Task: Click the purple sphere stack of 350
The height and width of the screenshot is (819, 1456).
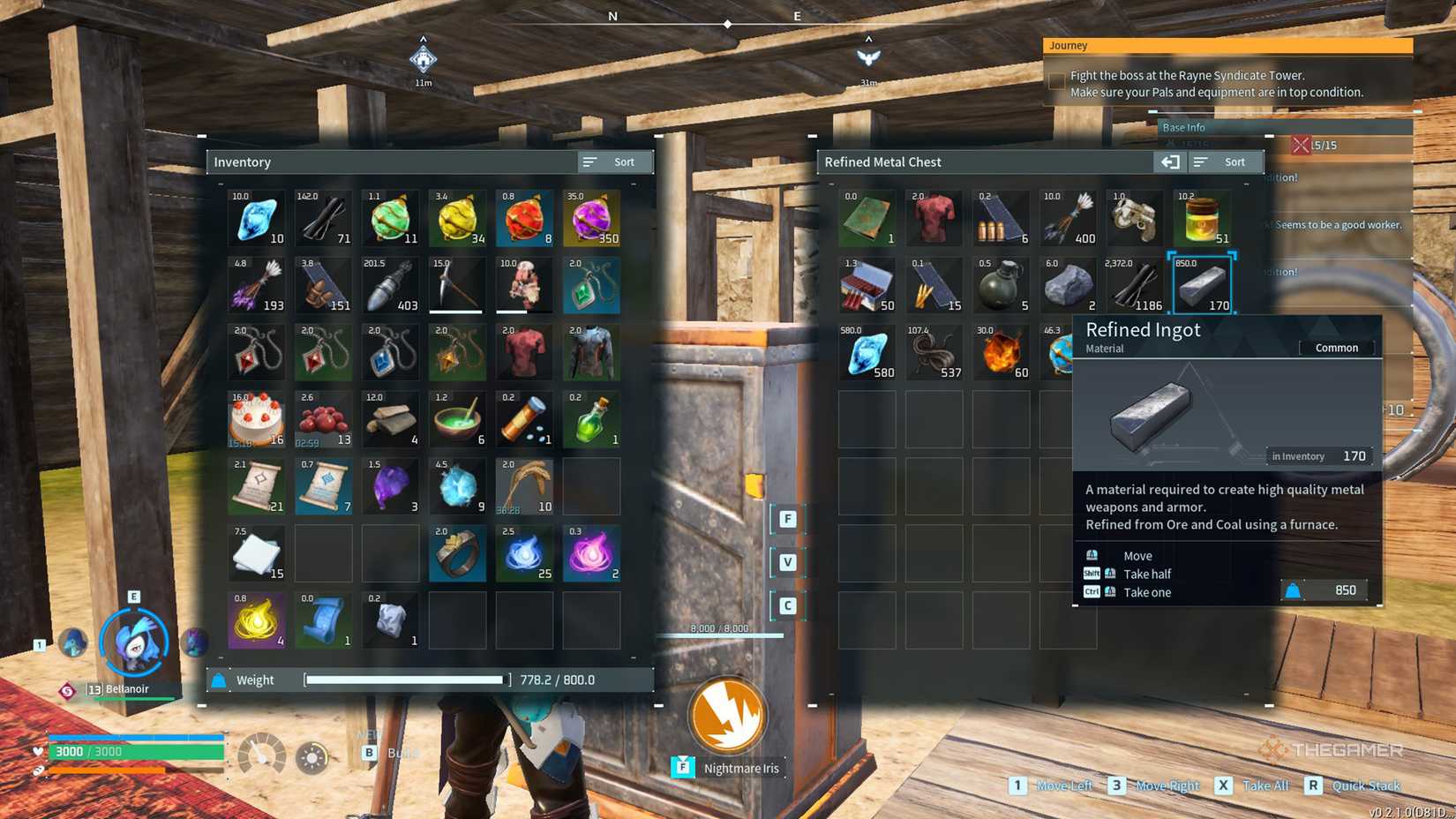Action: click(x=591, y=218)
